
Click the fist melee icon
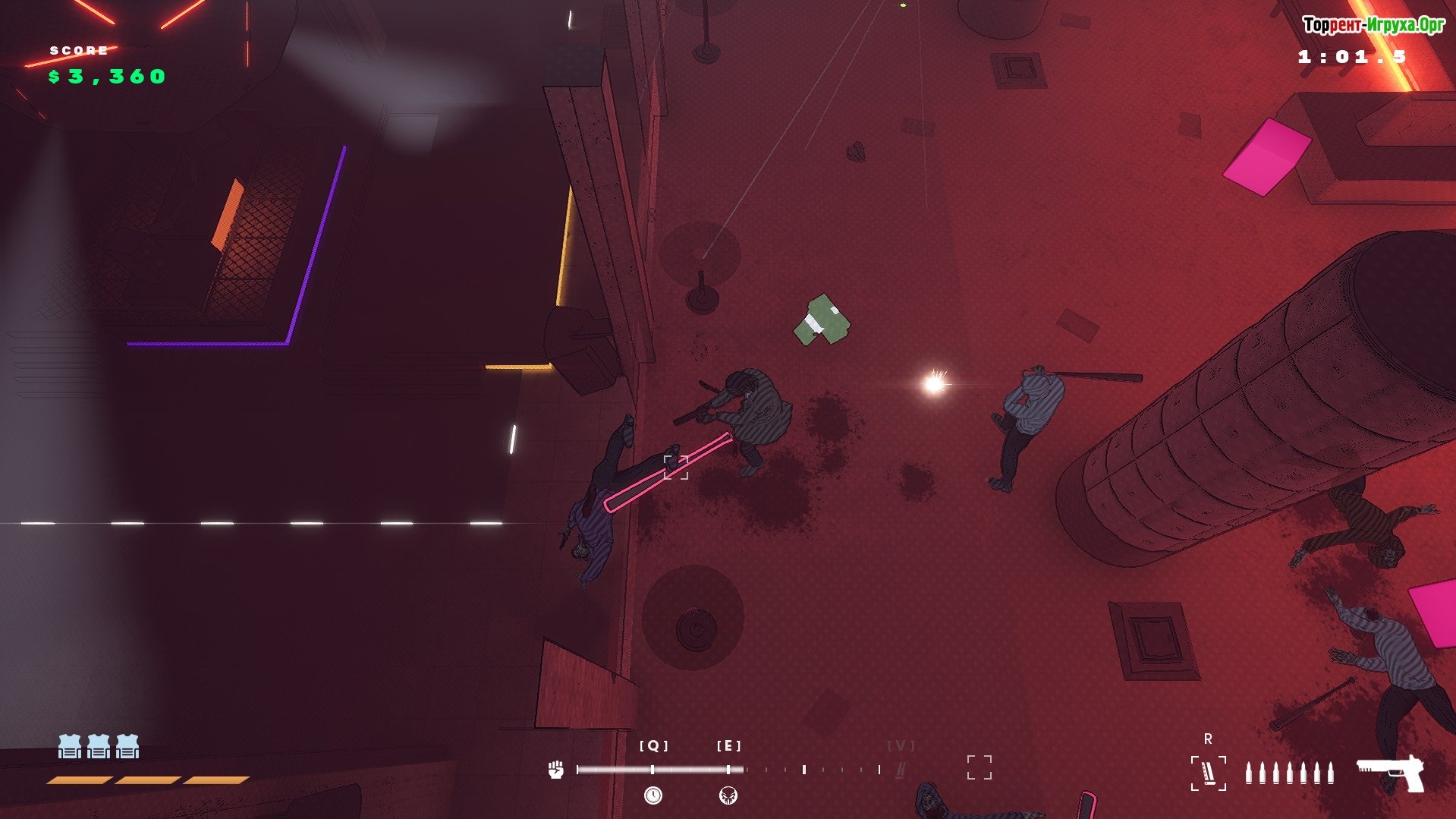point(556,769)
